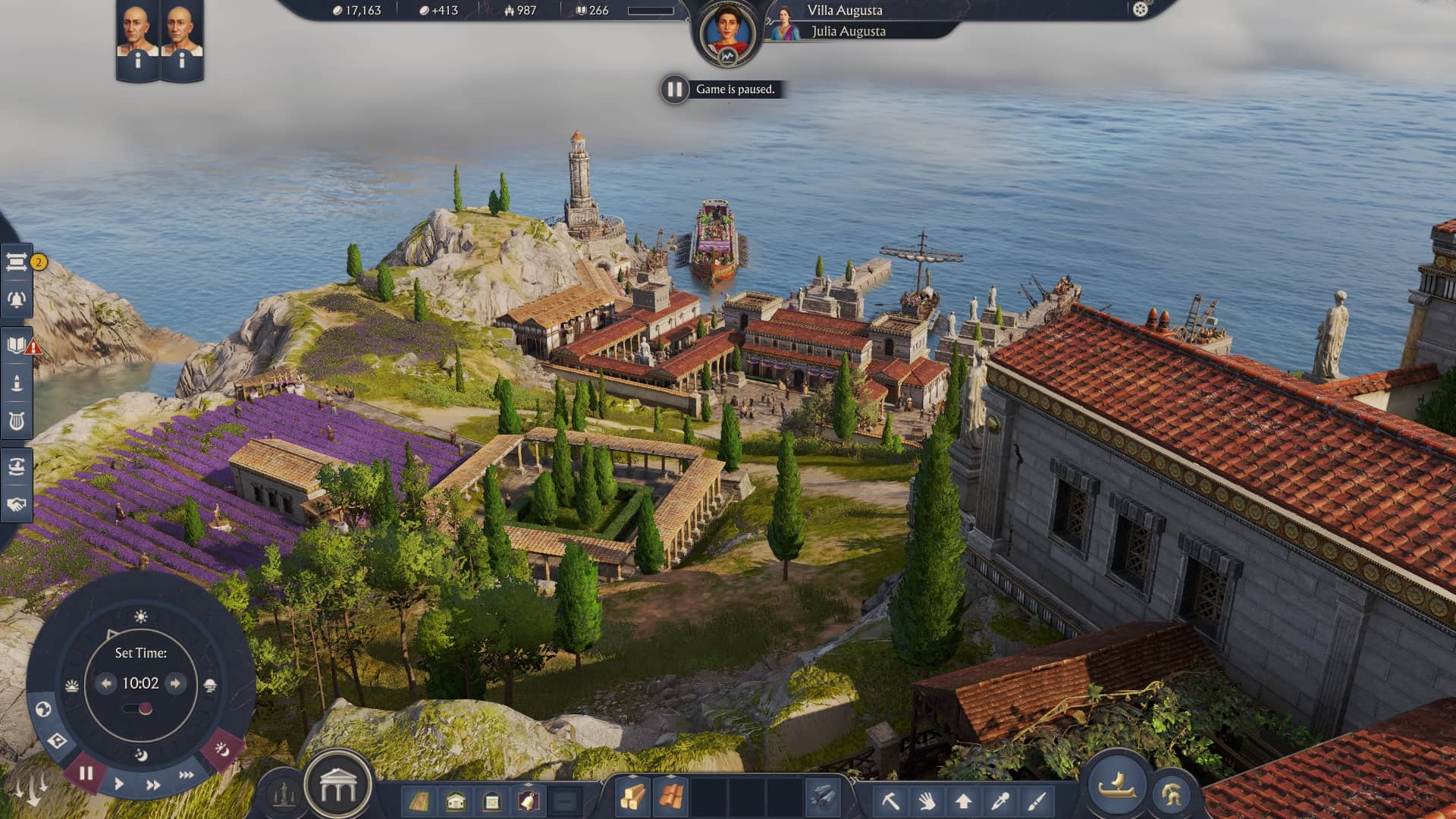Image resolution: width=1456 pixels, height=819 pixels.
Task: Open the settings gear in top bar
Action: [1141, 9]
